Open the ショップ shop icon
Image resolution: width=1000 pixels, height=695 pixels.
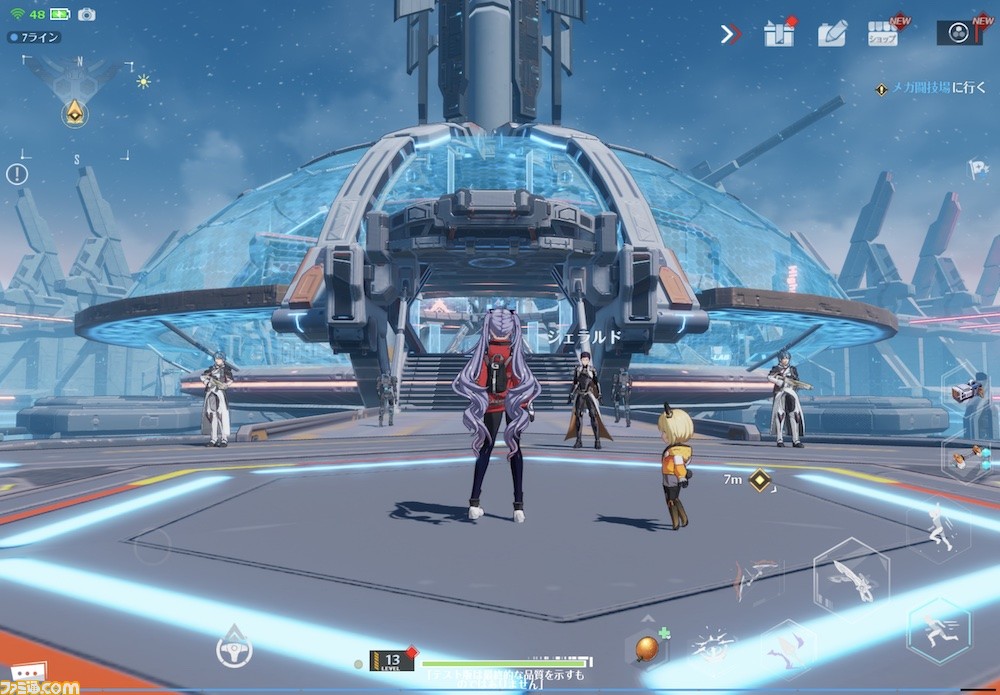point(882,33)
